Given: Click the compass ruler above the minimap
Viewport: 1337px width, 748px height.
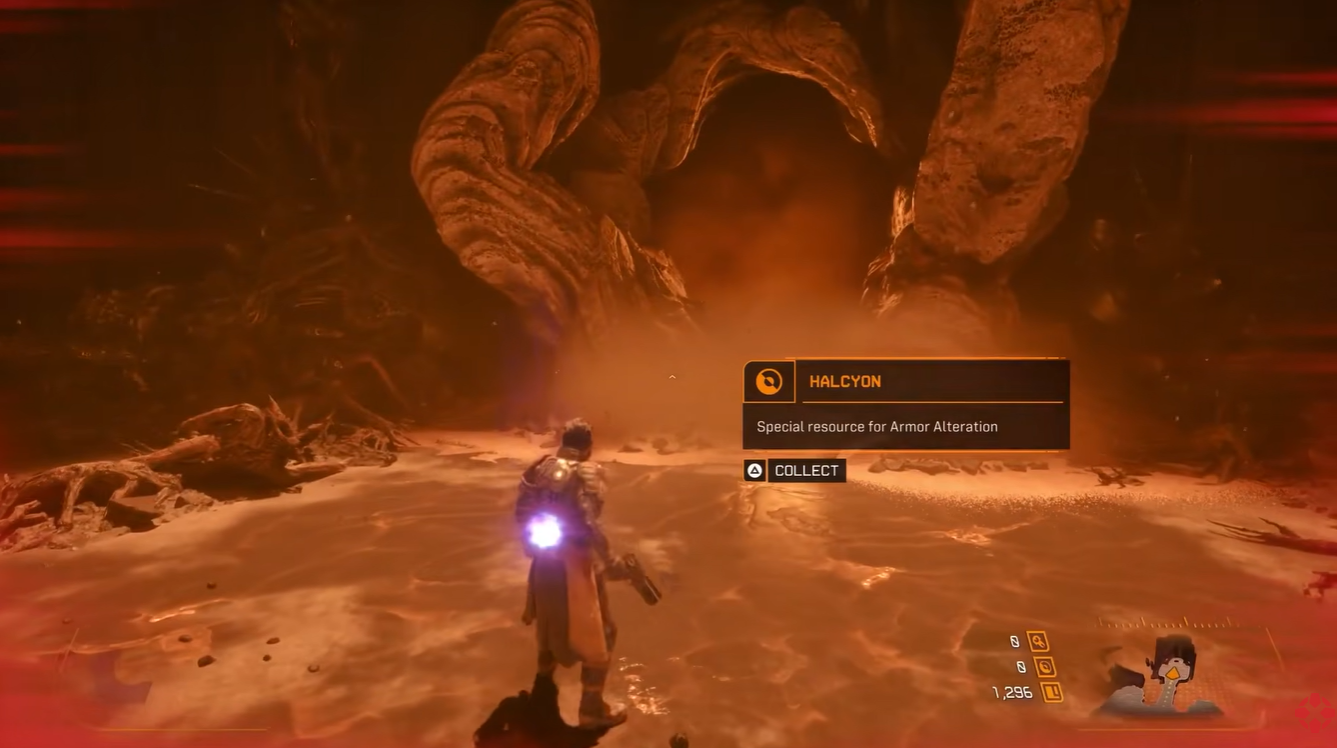Looking at the screenshot, I should pos(1165,623).
